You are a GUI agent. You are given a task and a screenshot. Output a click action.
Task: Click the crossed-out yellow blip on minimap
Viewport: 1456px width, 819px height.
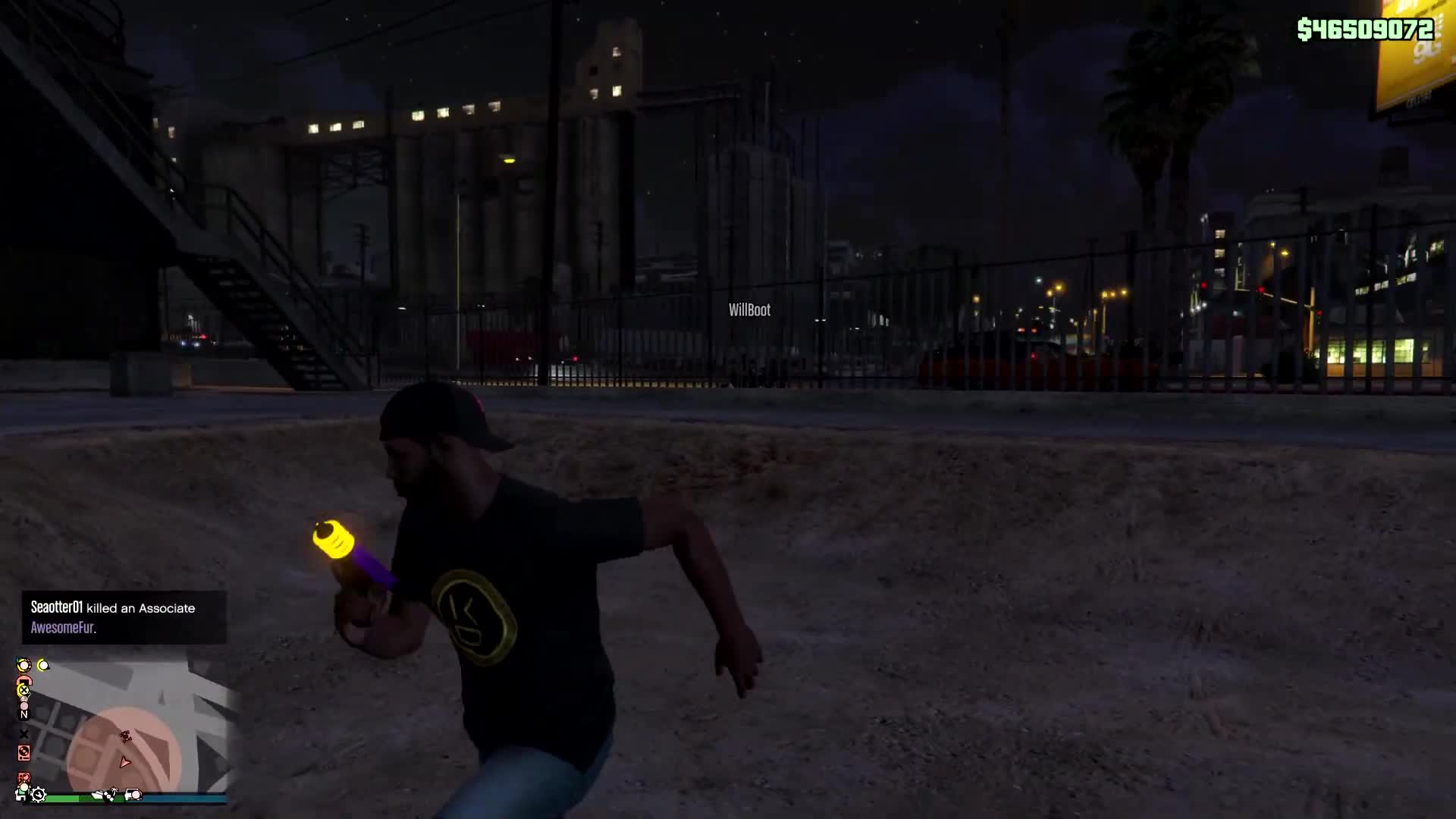click(24, 689)
